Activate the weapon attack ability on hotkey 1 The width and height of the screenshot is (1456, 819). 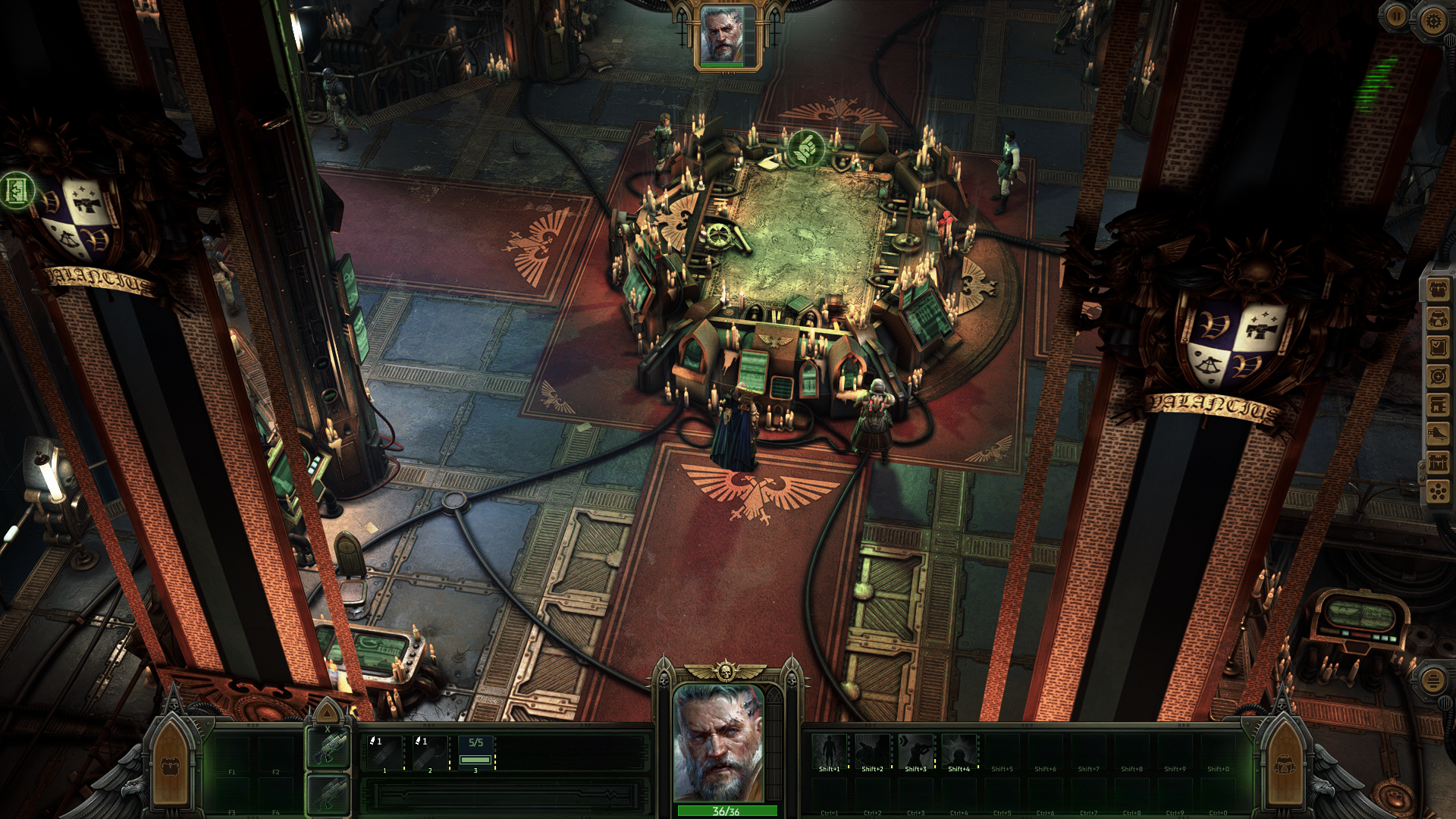384,752
